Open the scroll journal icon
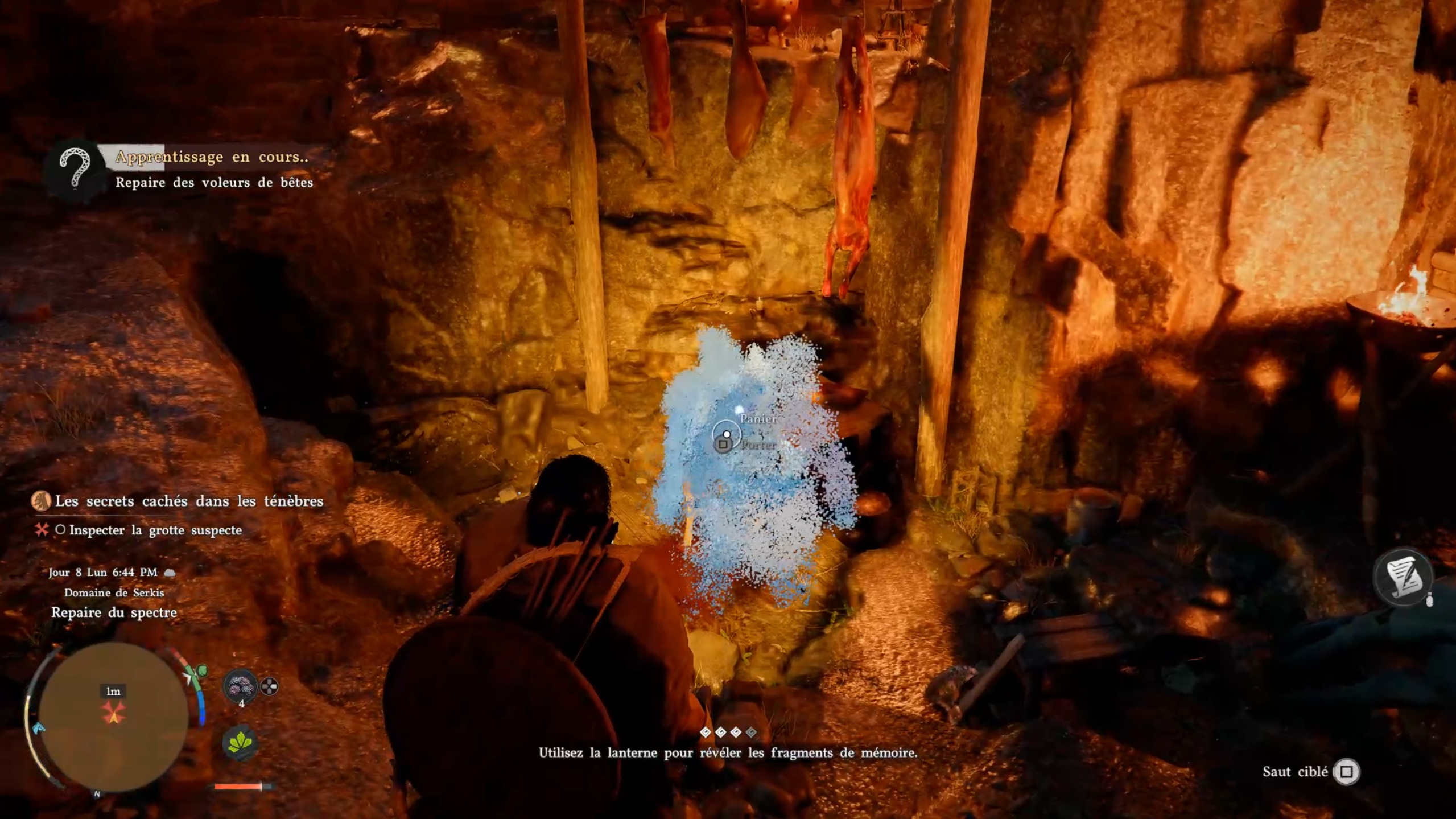Screen dimensions: 1456x819 1404,577
